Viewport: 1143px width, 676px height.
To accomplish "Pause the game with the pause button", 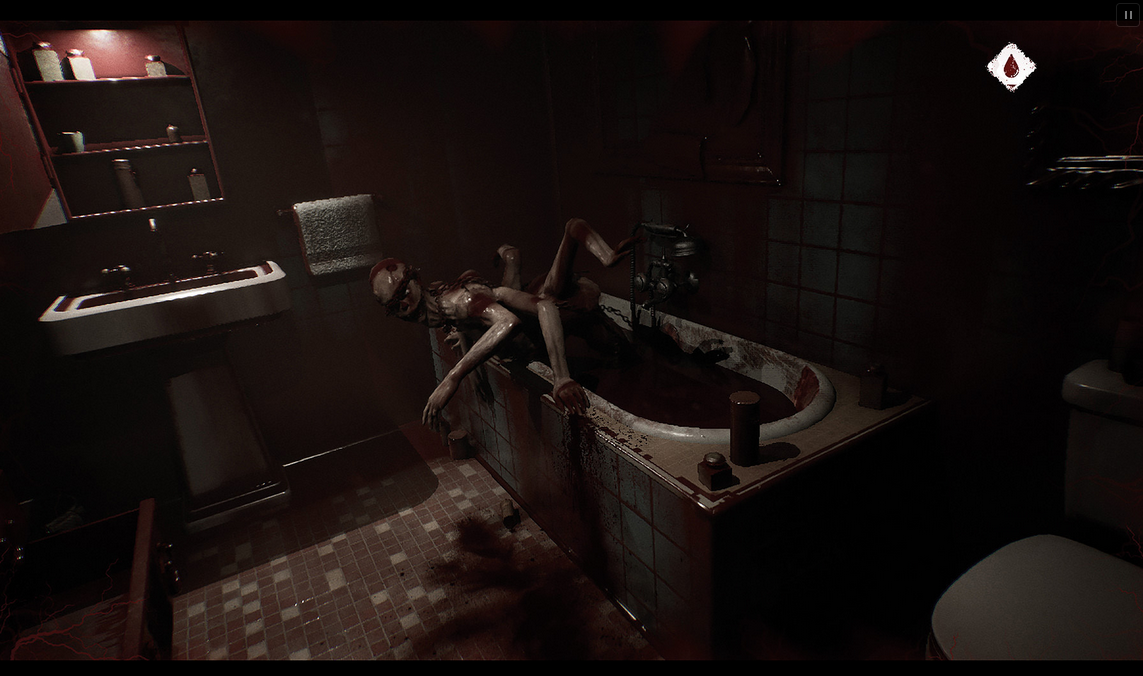I will (1128, 15).
